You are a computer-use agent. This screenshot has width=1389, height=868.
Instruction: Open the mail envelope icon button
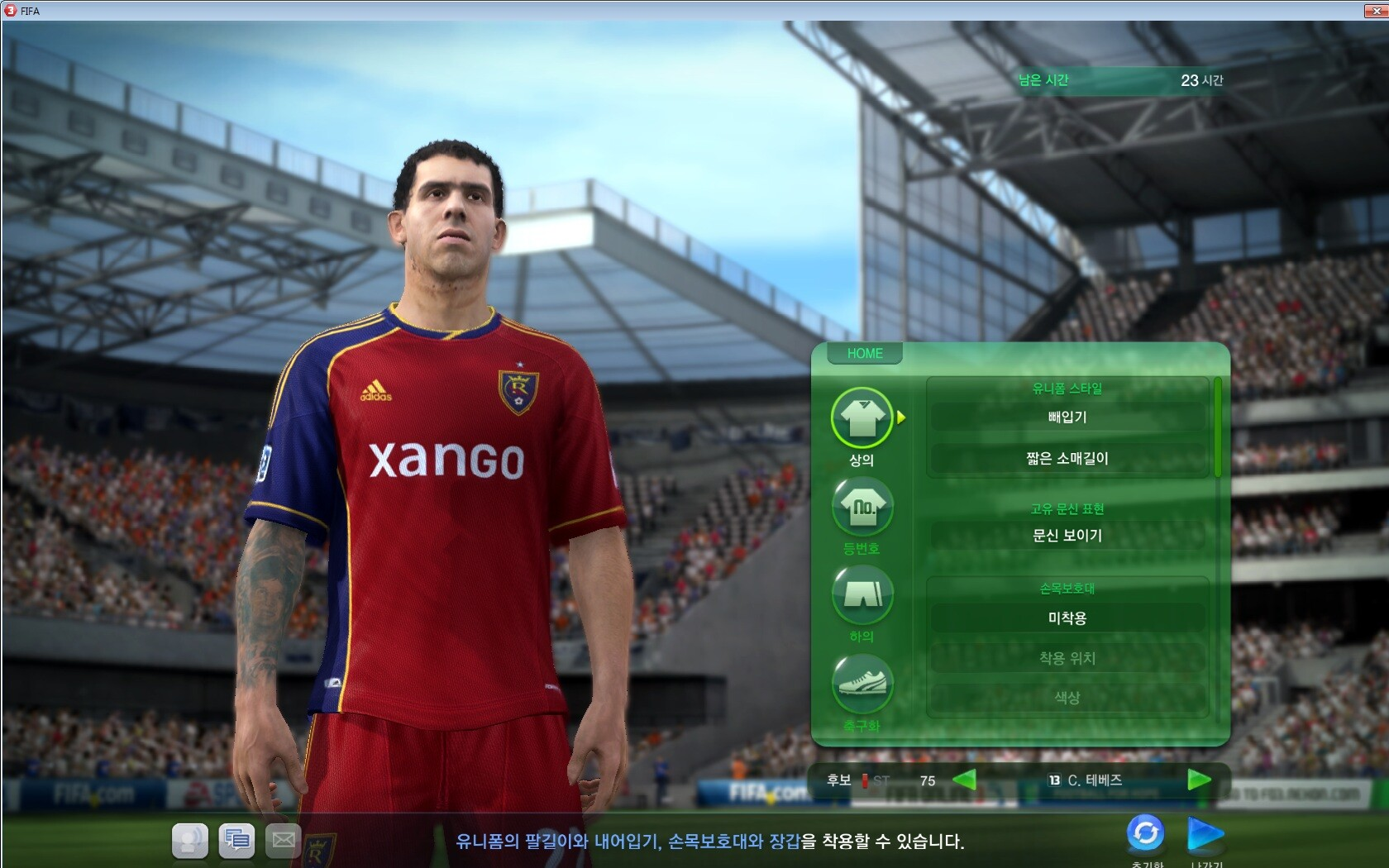(x=283, y=841)
